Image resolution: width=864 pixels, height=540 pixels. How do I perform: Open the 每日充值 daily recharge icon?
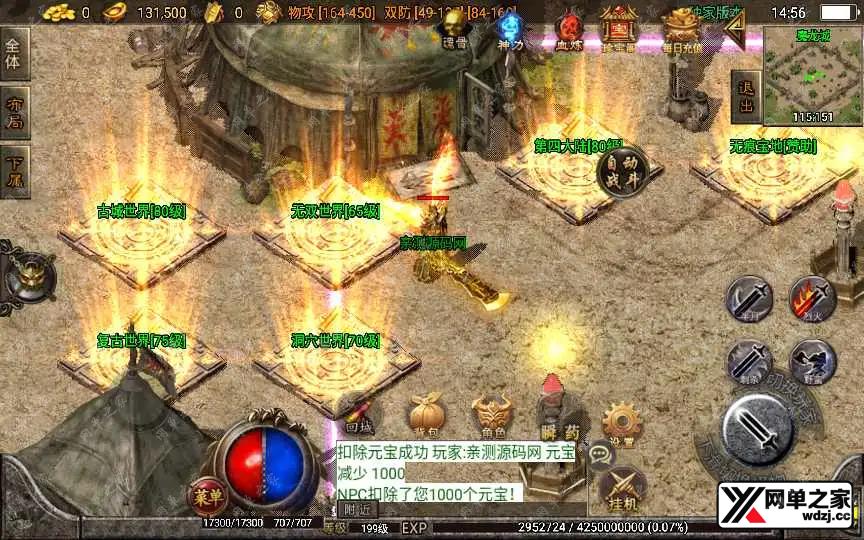click(x=683, y=30)
